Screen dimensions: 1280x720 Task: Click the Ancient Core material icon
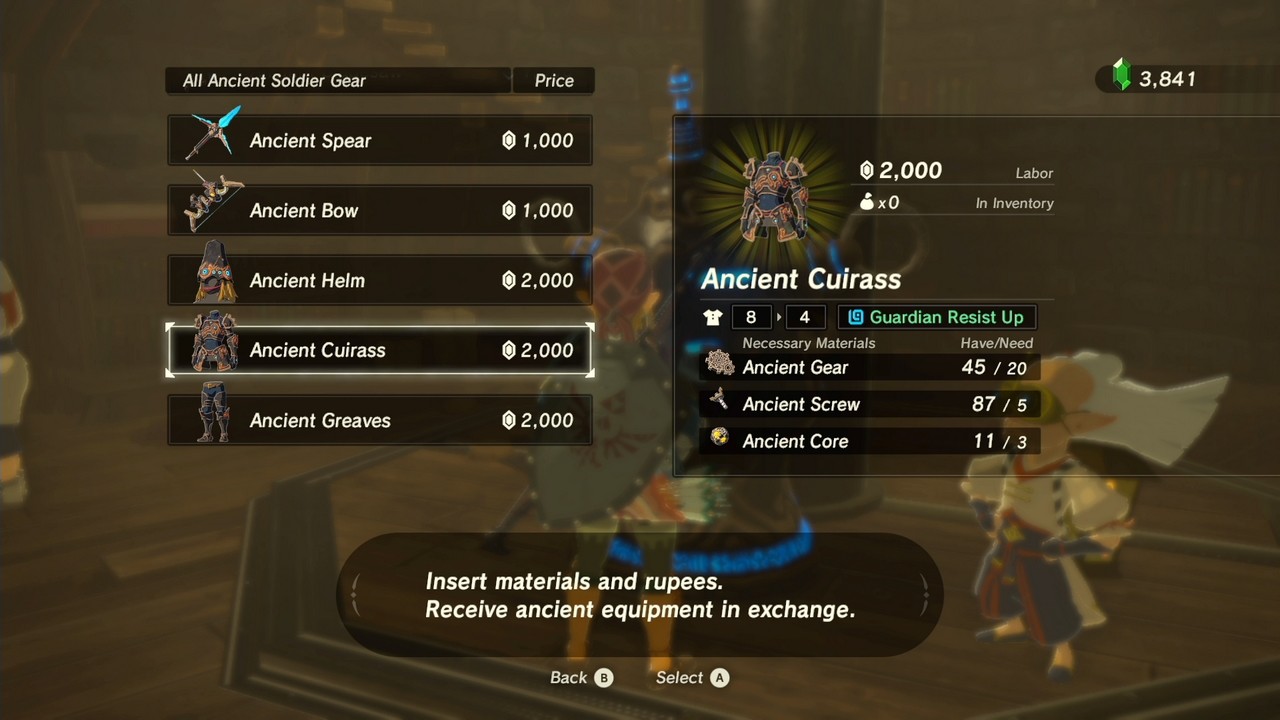(x=720, y=440)
